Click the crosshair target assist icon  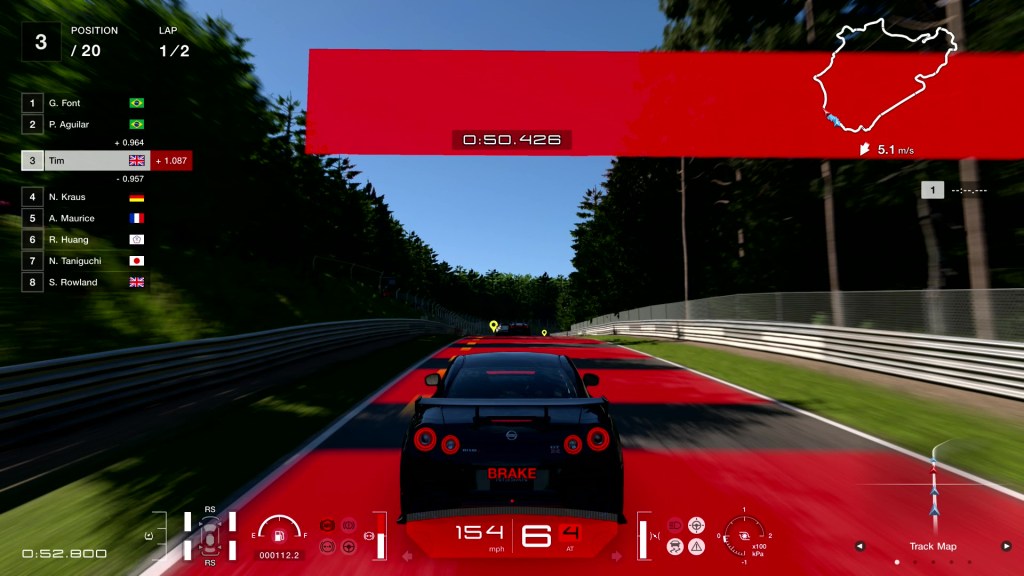coord(696,524)
